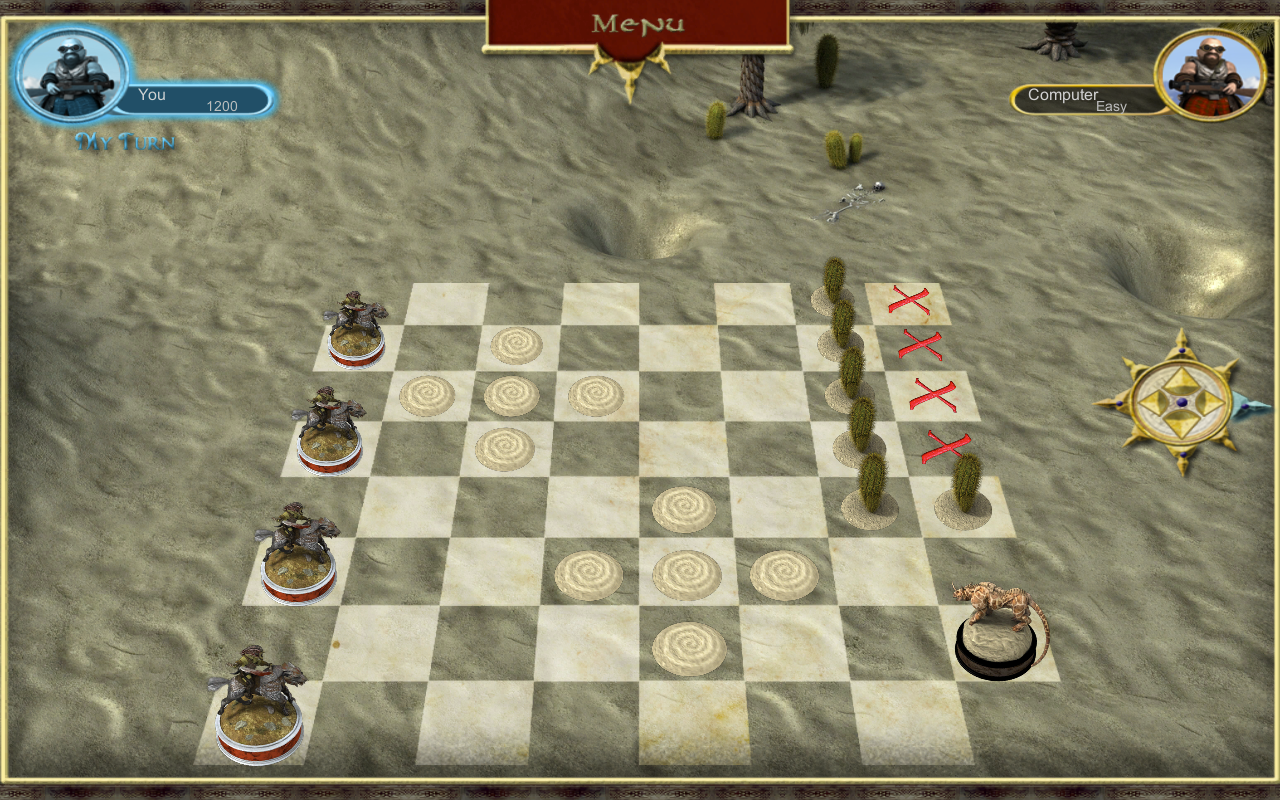Select the second rider from the top

pyautogui.click(x=330, y=420)
